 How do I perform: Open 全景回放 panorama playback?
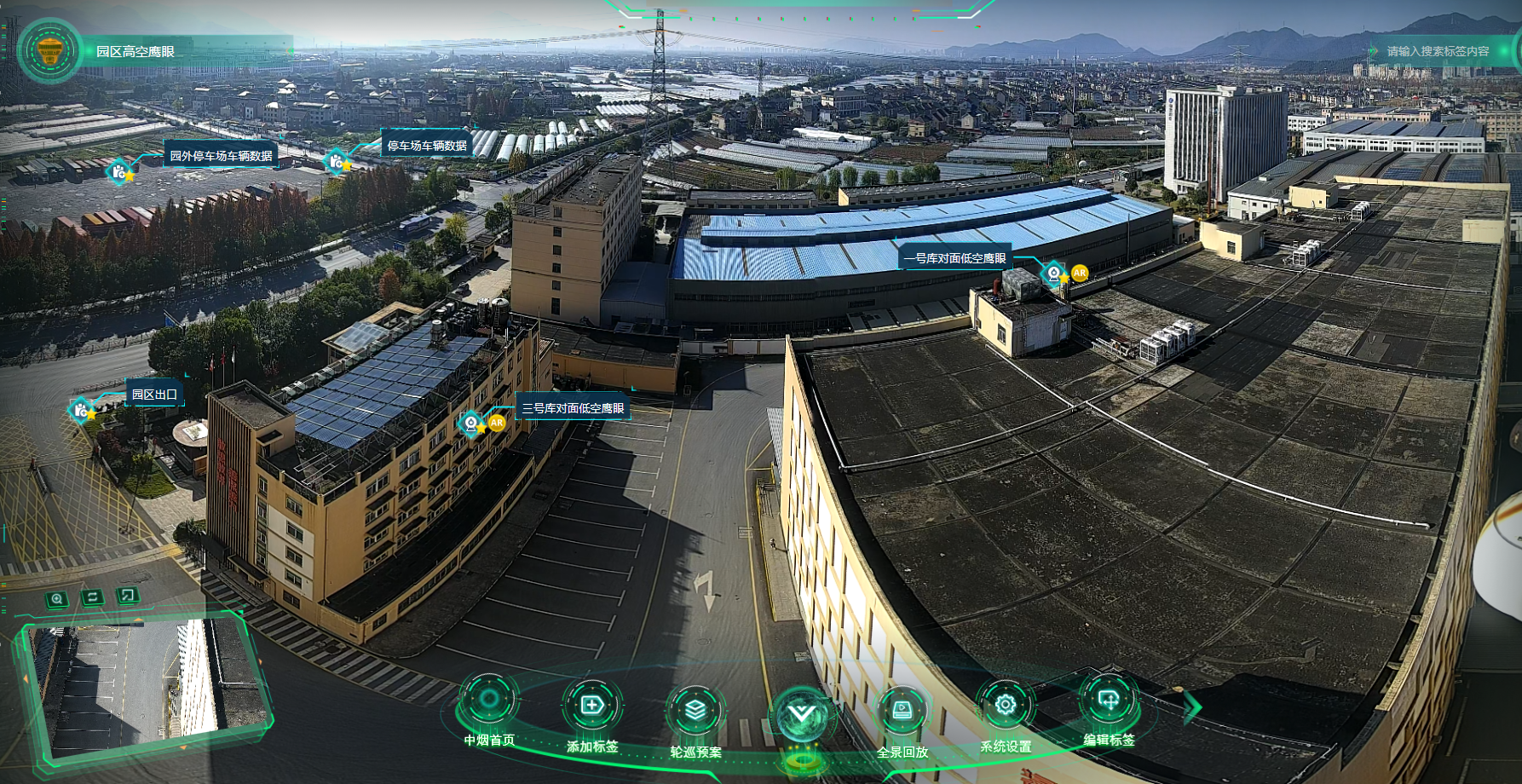coord(902,710)
